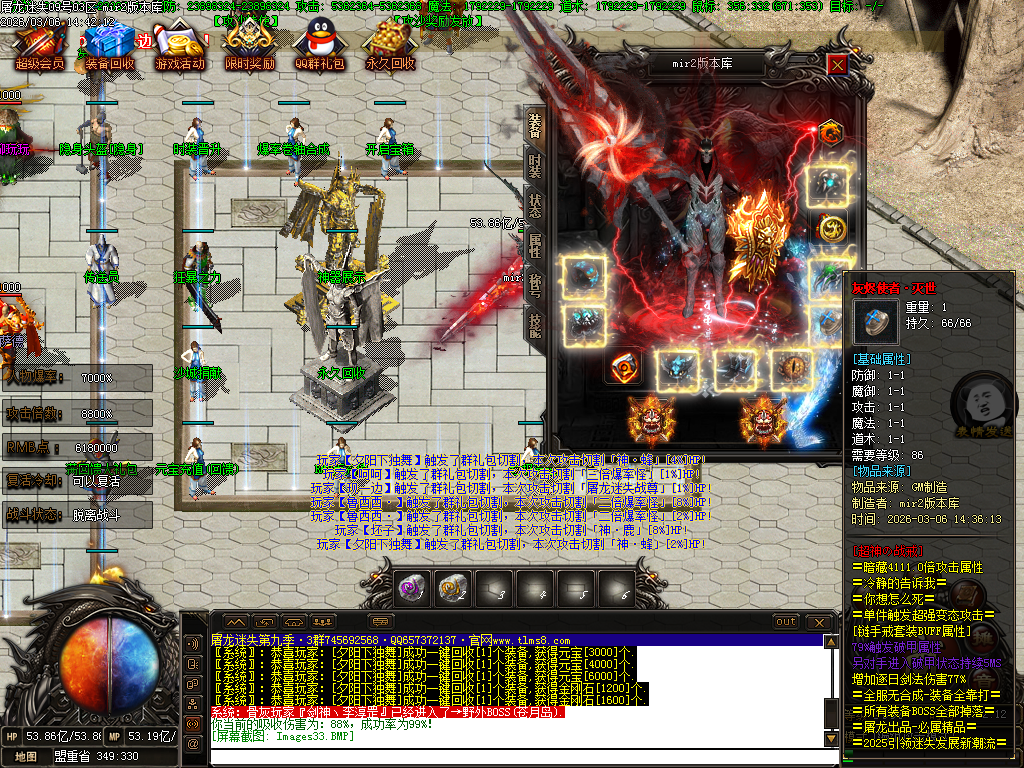1024x768 pixels.
Task: Select the gold coin medal equipment slot
Action: tap(831, 228)
